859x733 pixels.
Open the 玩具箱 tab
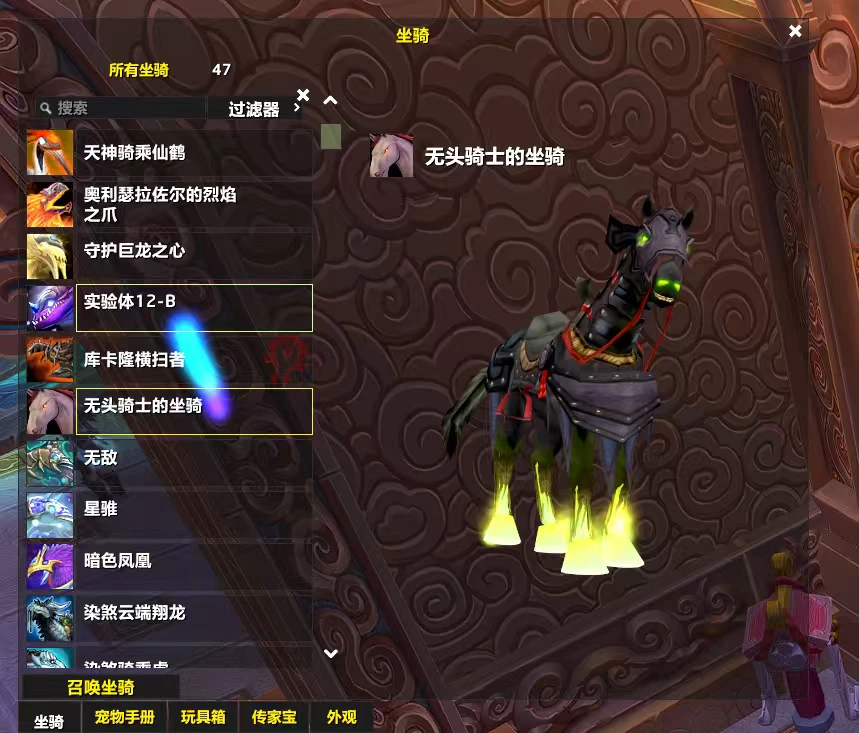coord(203,718)
